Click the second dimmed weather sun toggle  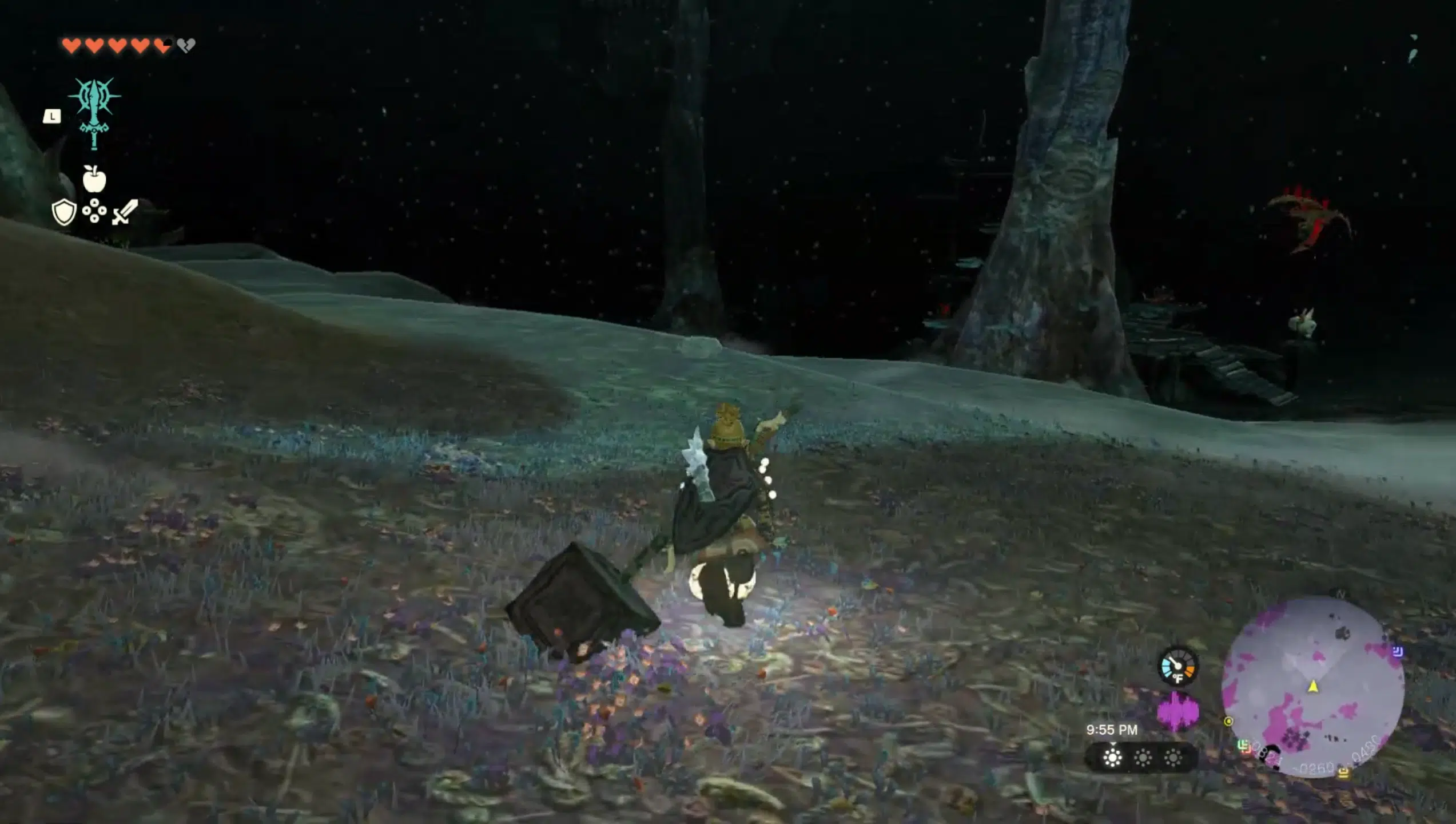[x=1143, y=758]
